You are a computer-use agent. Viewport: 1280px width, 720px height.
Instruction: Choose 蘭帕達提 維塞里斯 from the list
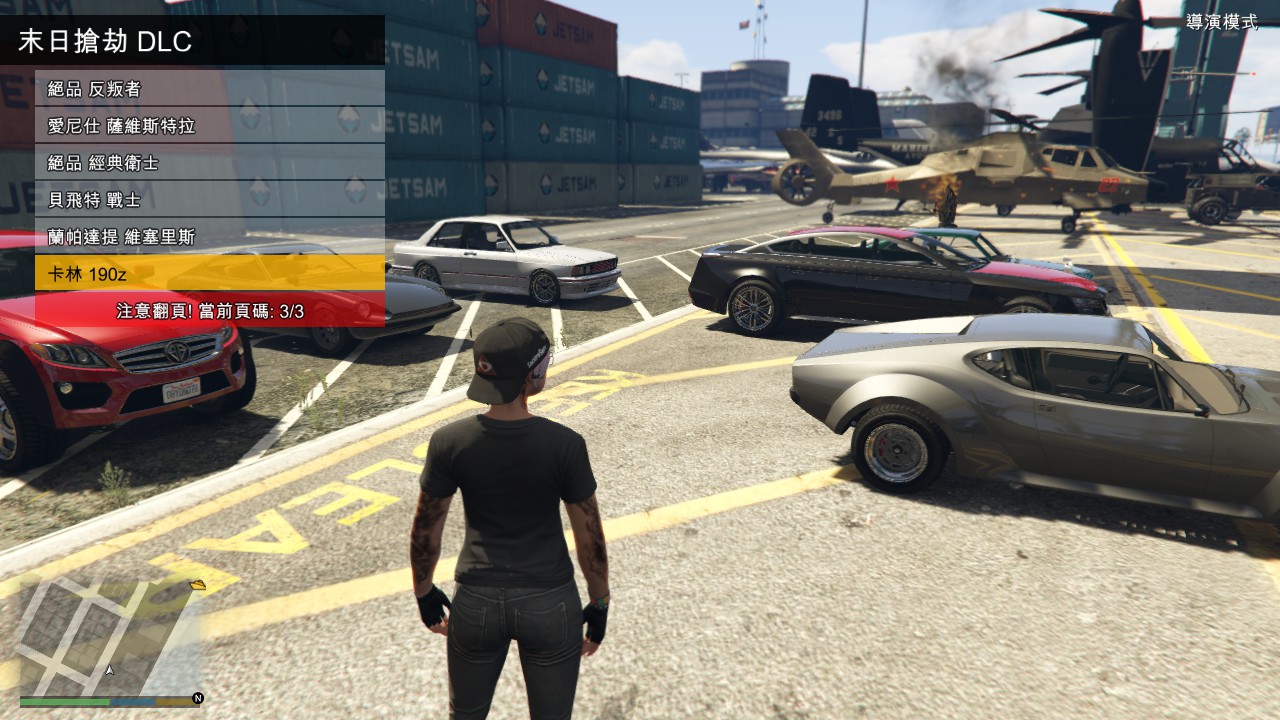pos(210,237)
